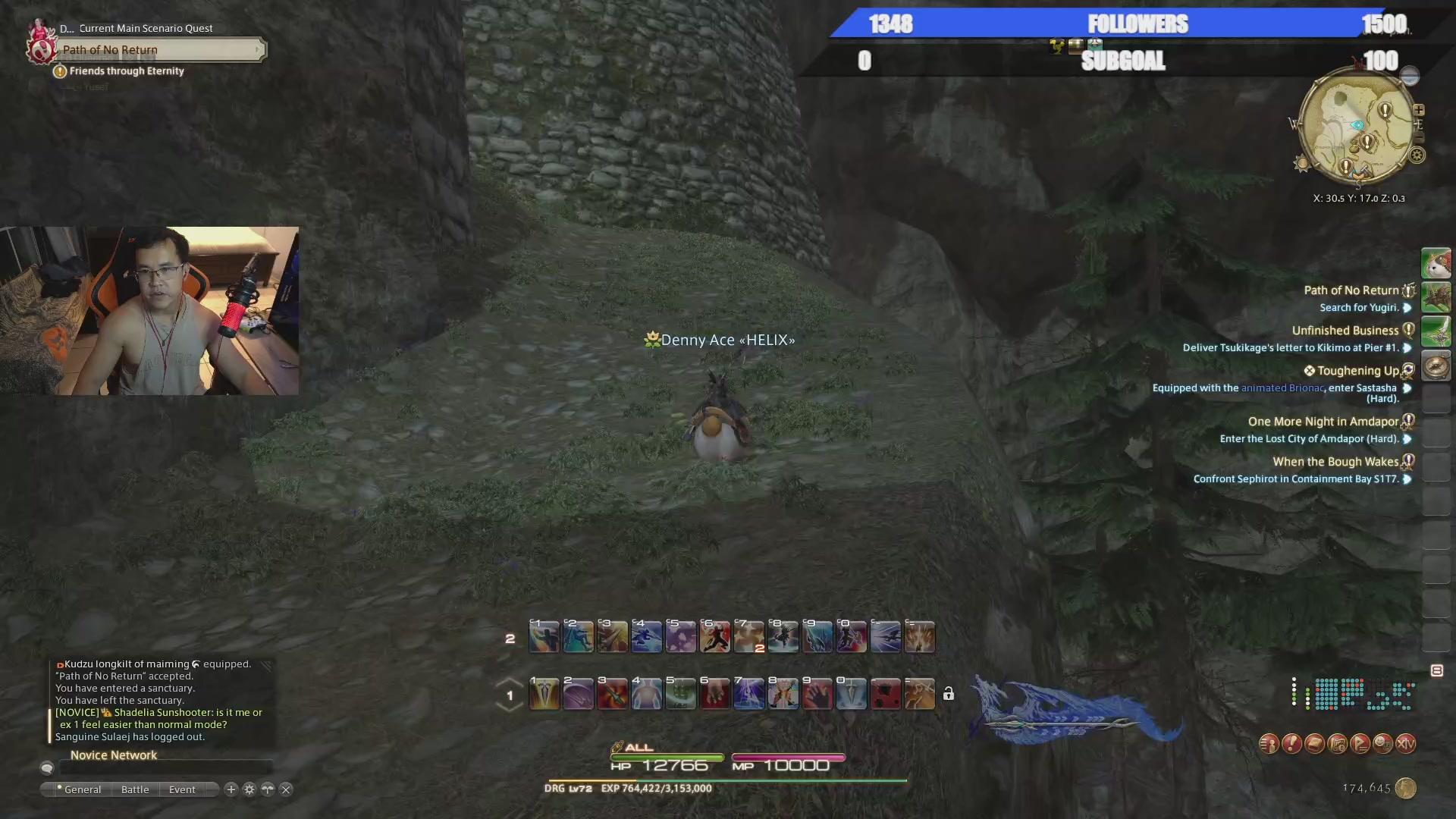Expand the Path of No Return quest arrow
The height and width of the screenshot is (819, 1456).
1409,308
